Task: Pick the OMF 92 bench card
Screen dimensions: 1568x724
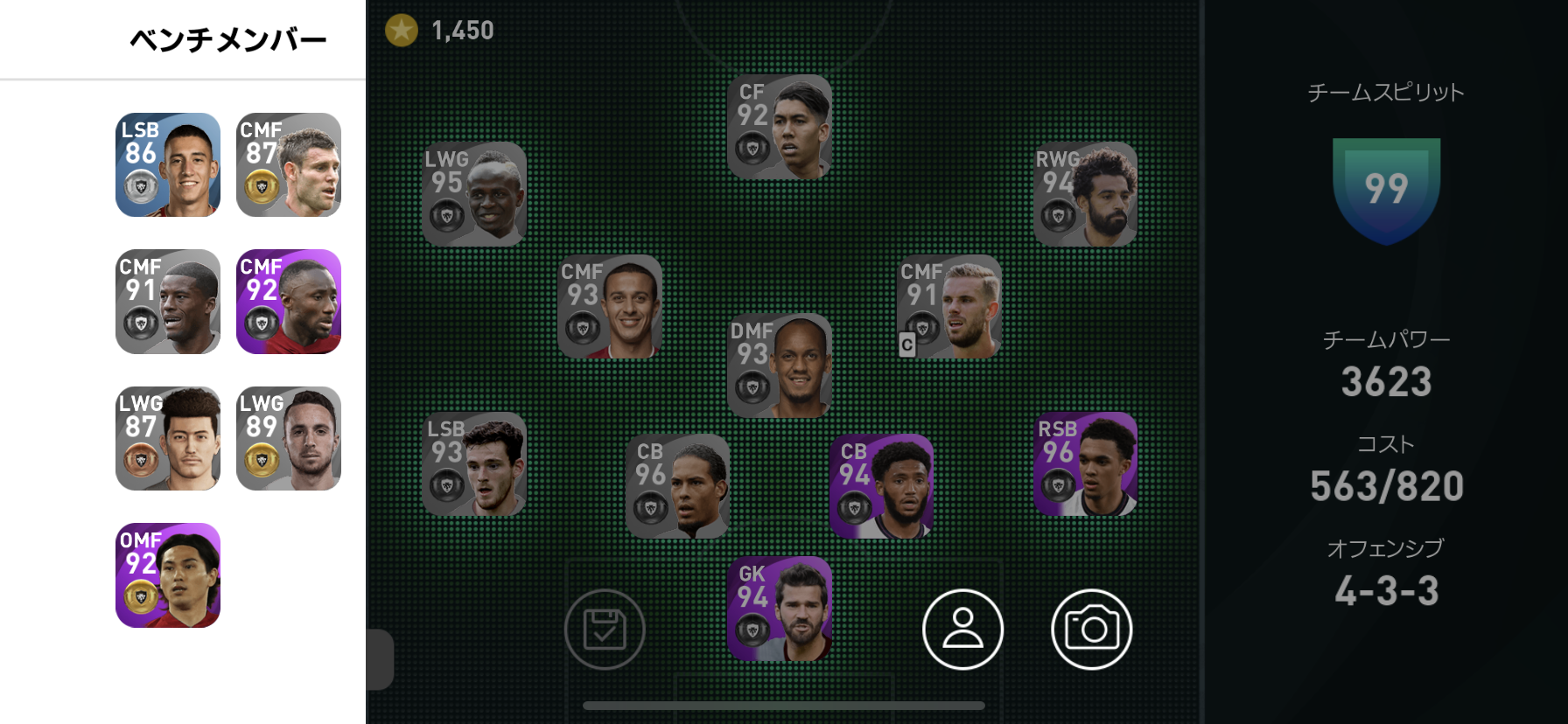Action: (x=168, y=575)
